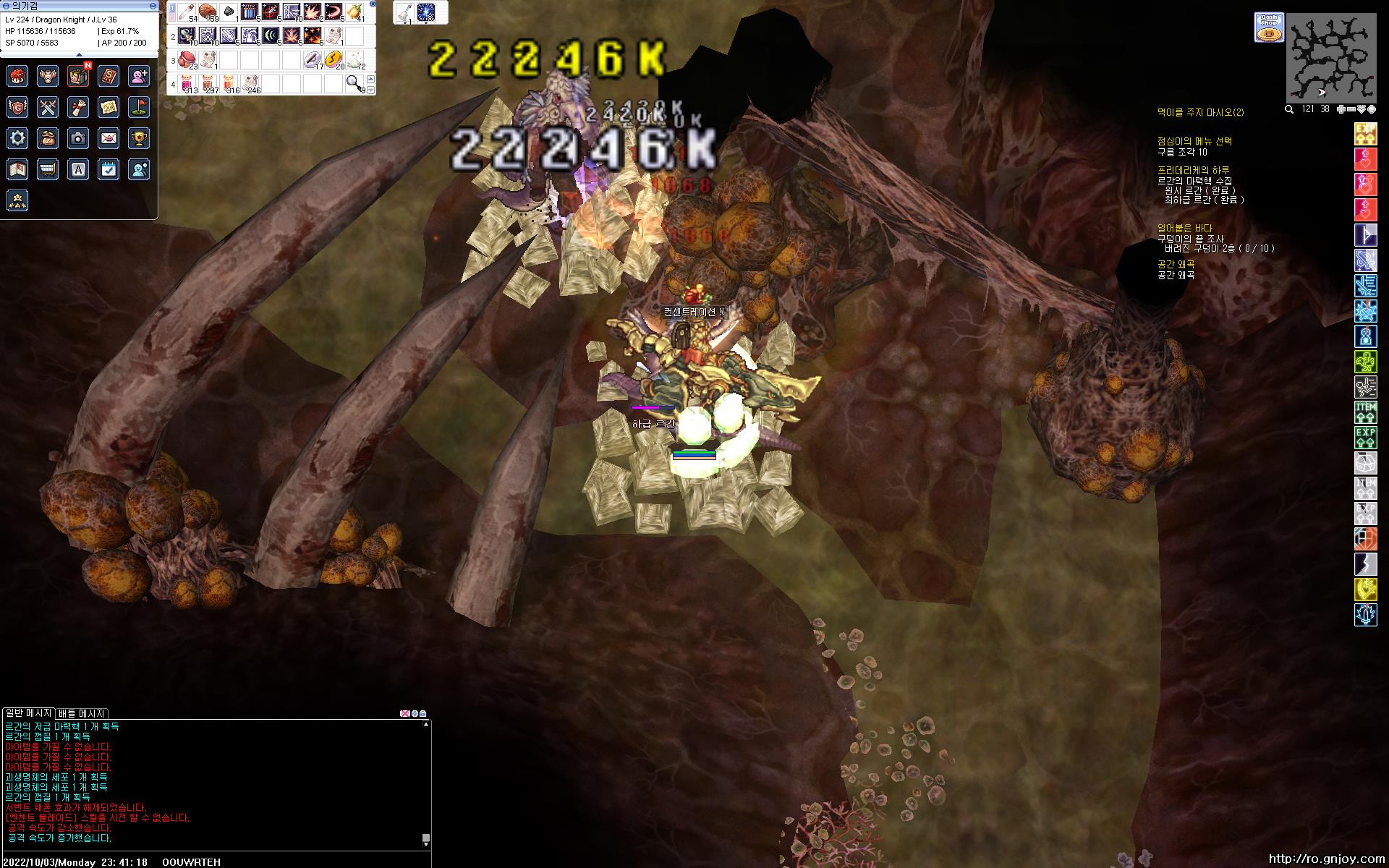Viewport: 1389px width, 868px height.
Task: Open the Cash Shop
Action: (1268, 27)
